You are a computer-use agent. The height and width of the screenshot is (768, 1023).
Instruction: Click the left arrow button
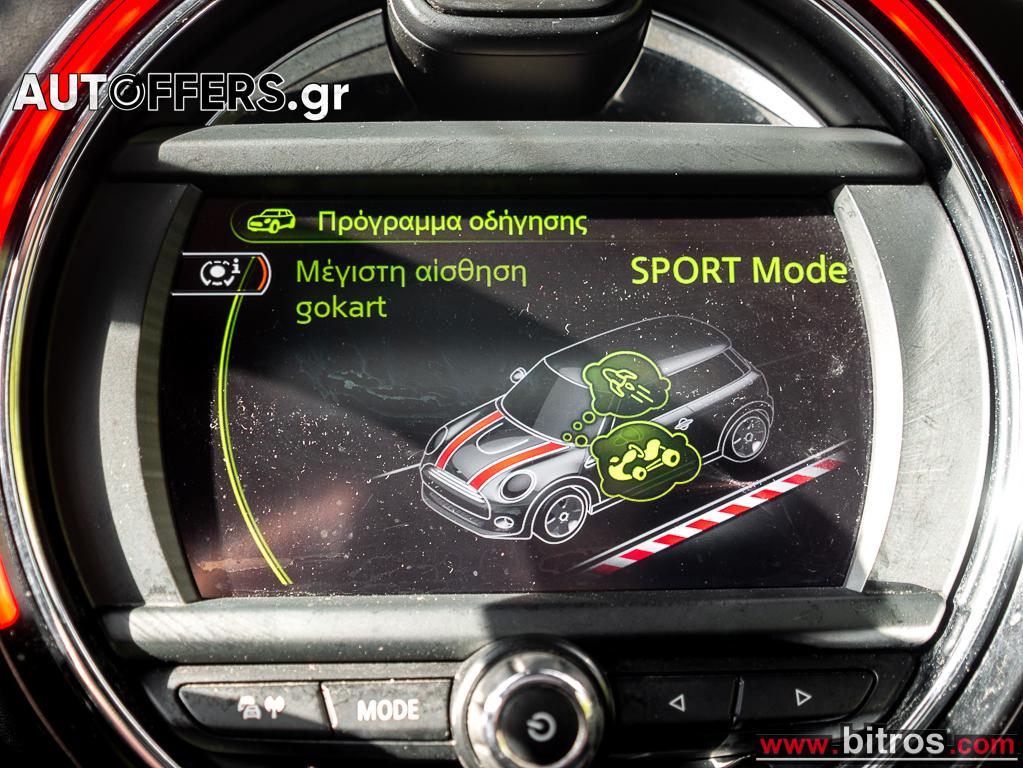(677, 698)
